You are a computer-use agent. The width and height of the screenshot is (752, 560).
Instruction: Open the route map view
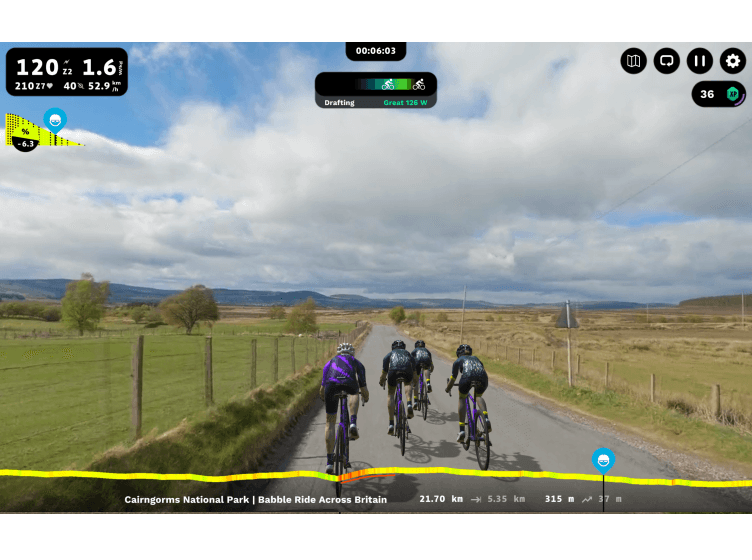634,61
